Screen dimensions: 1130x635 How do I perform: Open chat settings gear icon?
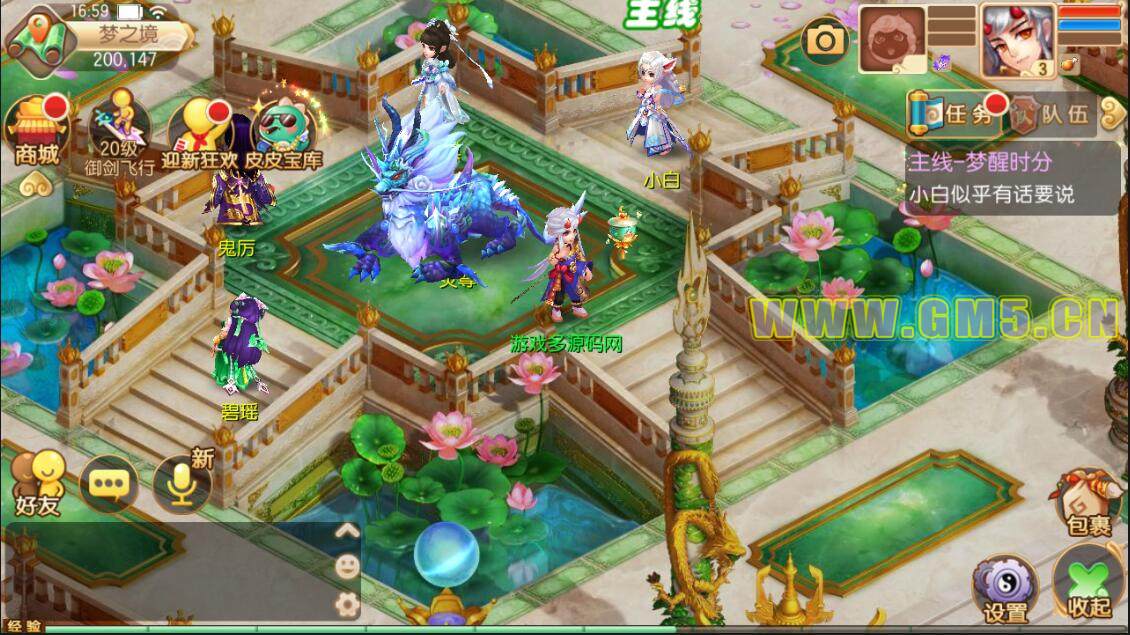pyautogui.click(x=347, y=603)
